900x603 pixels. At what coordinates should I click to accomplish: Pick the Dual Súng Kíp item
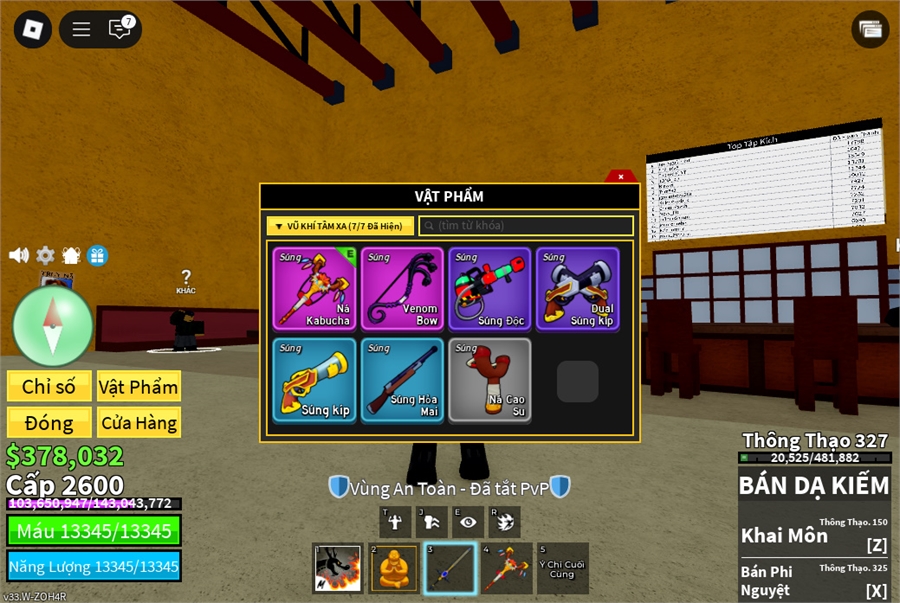(577, 288)
